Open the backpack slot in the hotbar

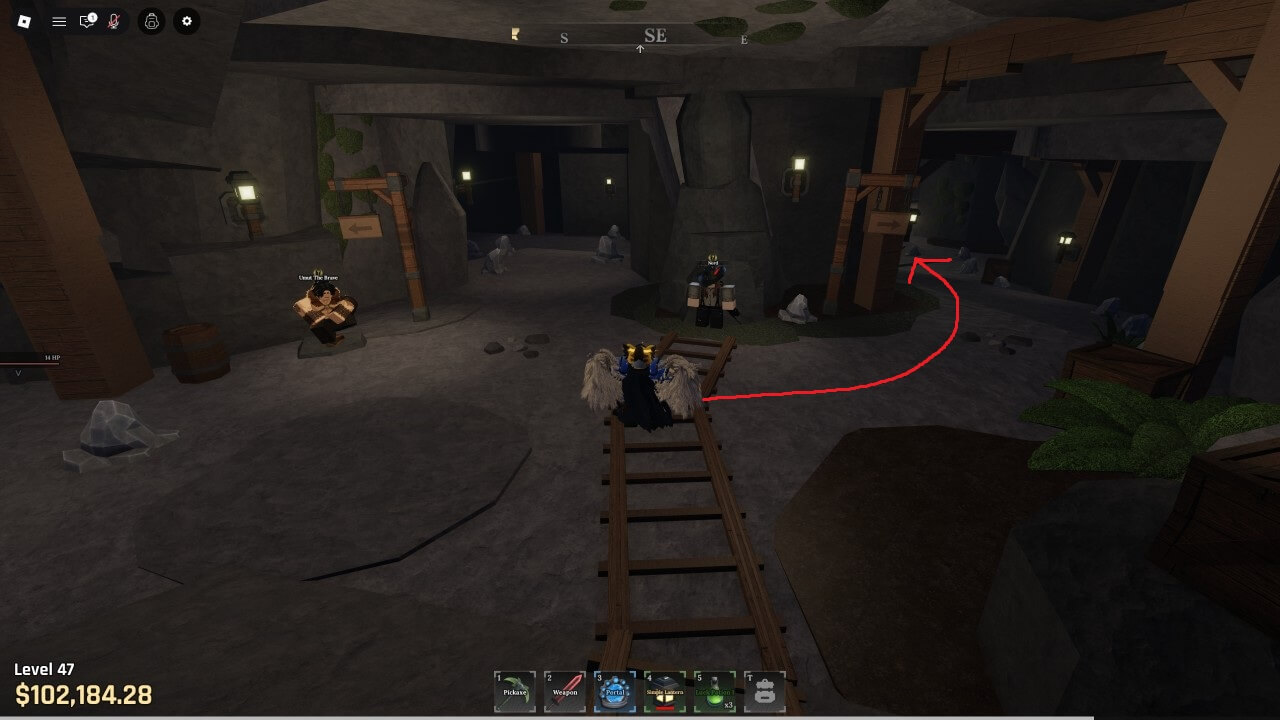coord(765,691)
